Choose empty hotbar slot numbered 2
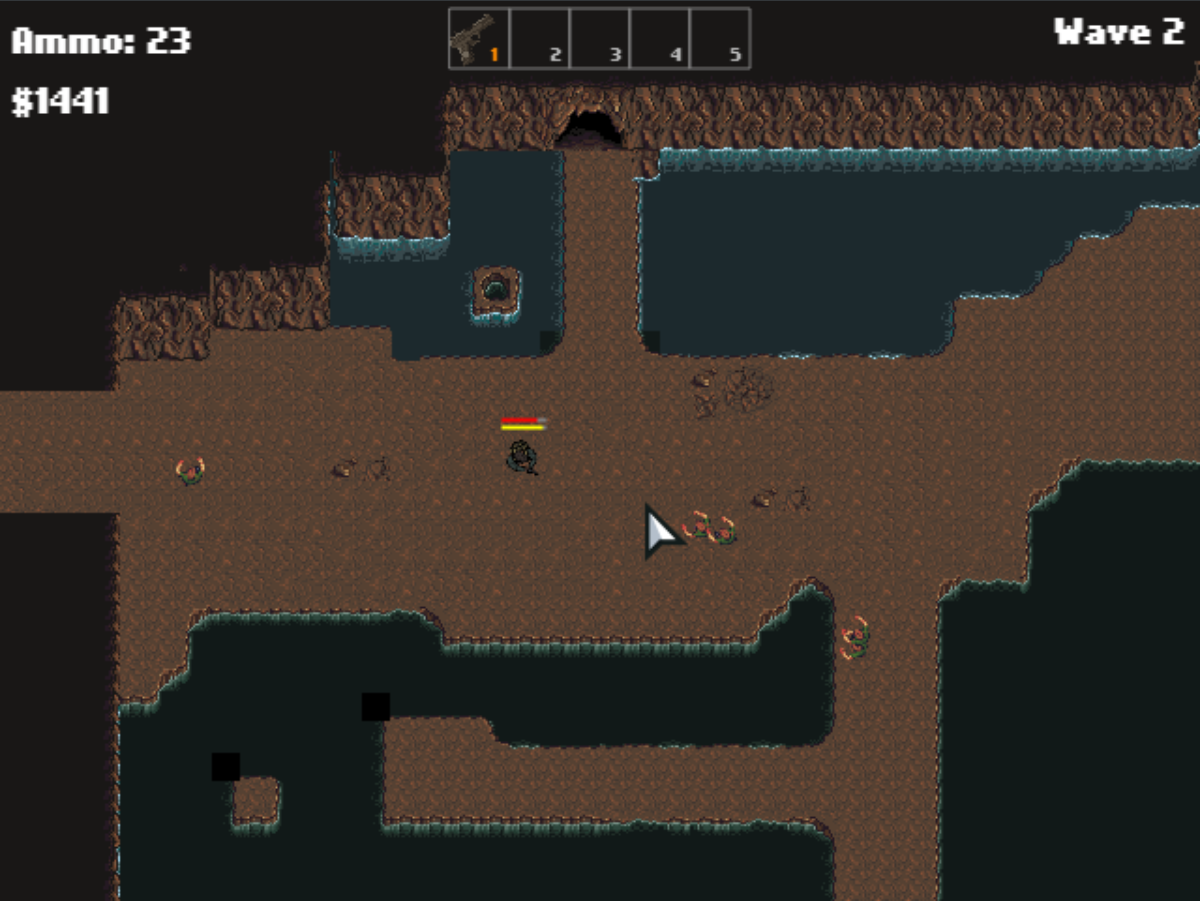This screenshot has height=901, width=1200. (x=540, y=39)
